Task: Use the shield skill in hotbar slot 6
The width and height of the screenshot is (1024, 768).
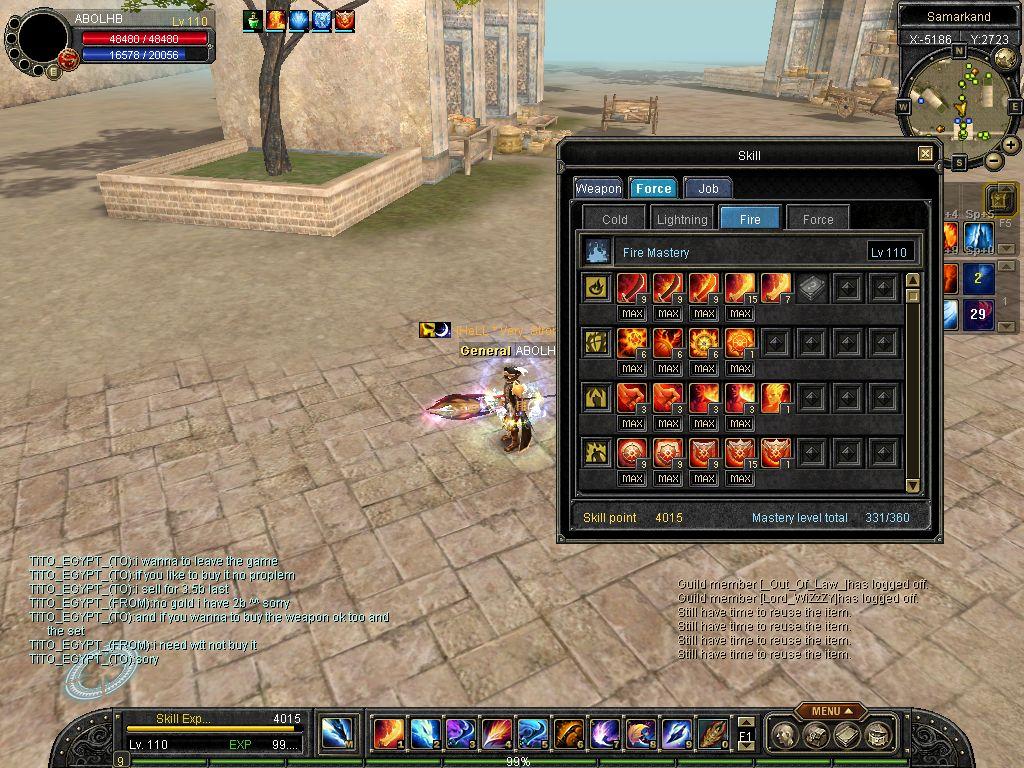Action: coord(568,734)
